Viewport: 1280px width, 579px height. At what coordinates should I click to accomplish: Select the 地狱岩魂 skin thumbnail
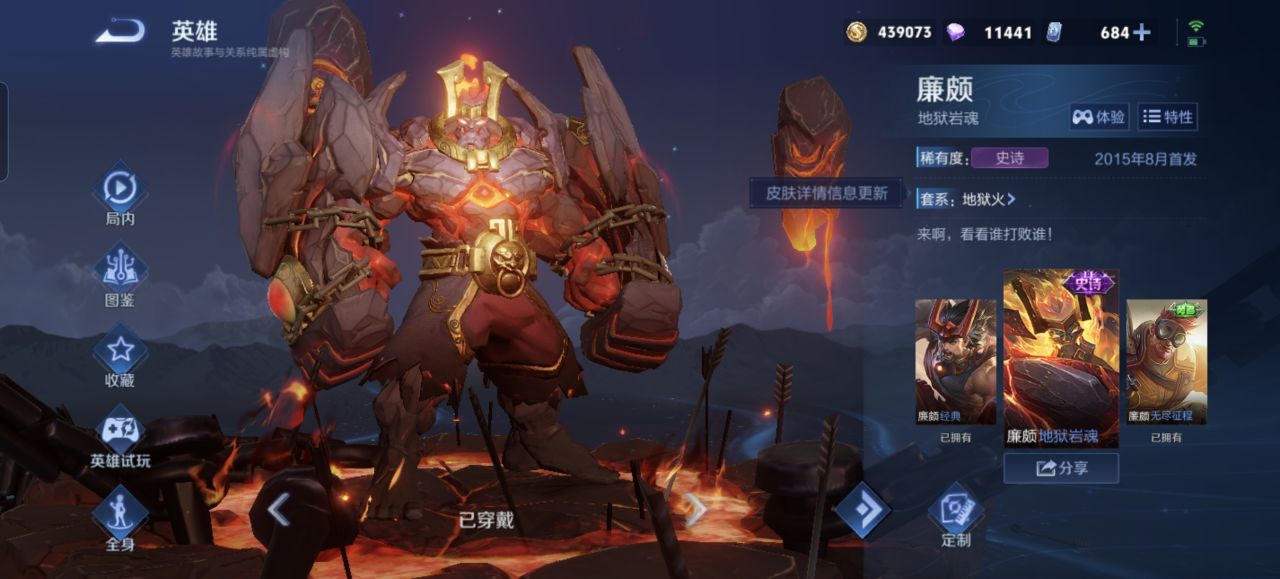point(1061,358)
